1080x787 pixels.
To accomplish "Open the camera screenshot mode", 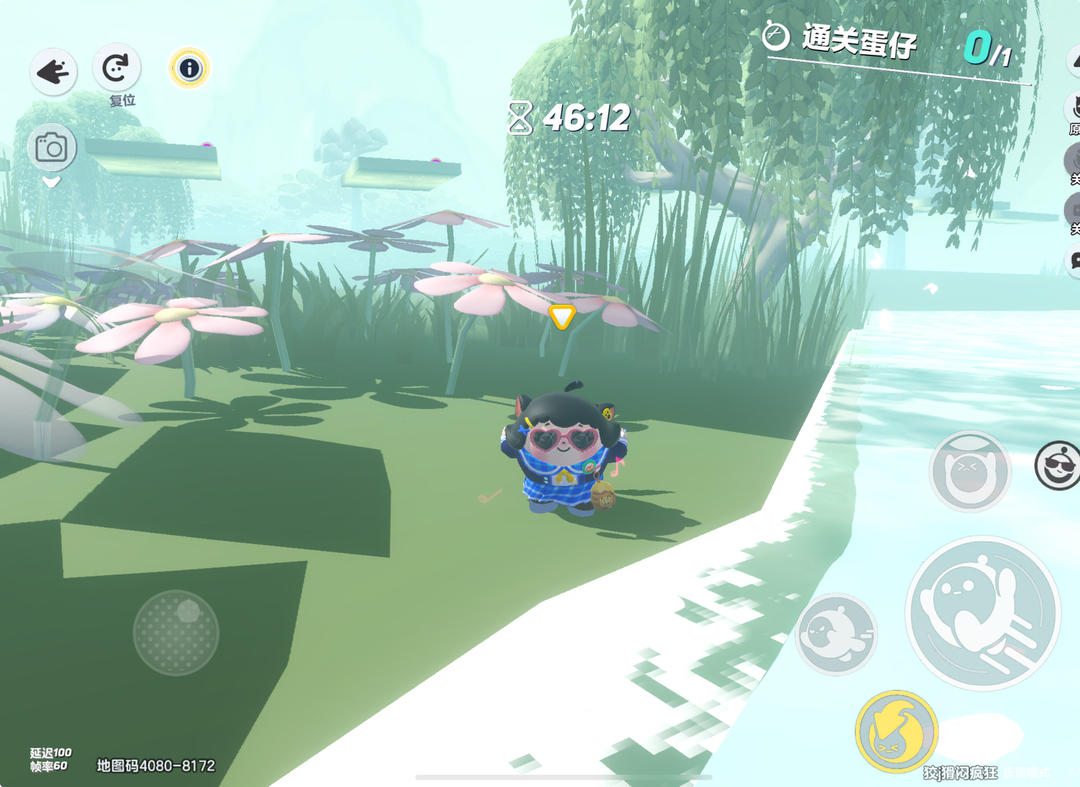I will (x=51, y=149).
